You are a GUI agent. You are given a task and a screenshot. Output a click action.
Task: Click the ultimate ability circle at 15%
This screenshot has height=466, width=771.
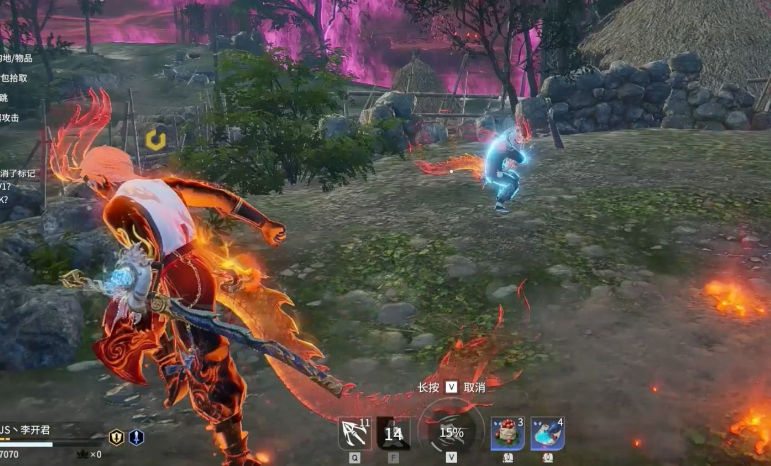[451, 432]
